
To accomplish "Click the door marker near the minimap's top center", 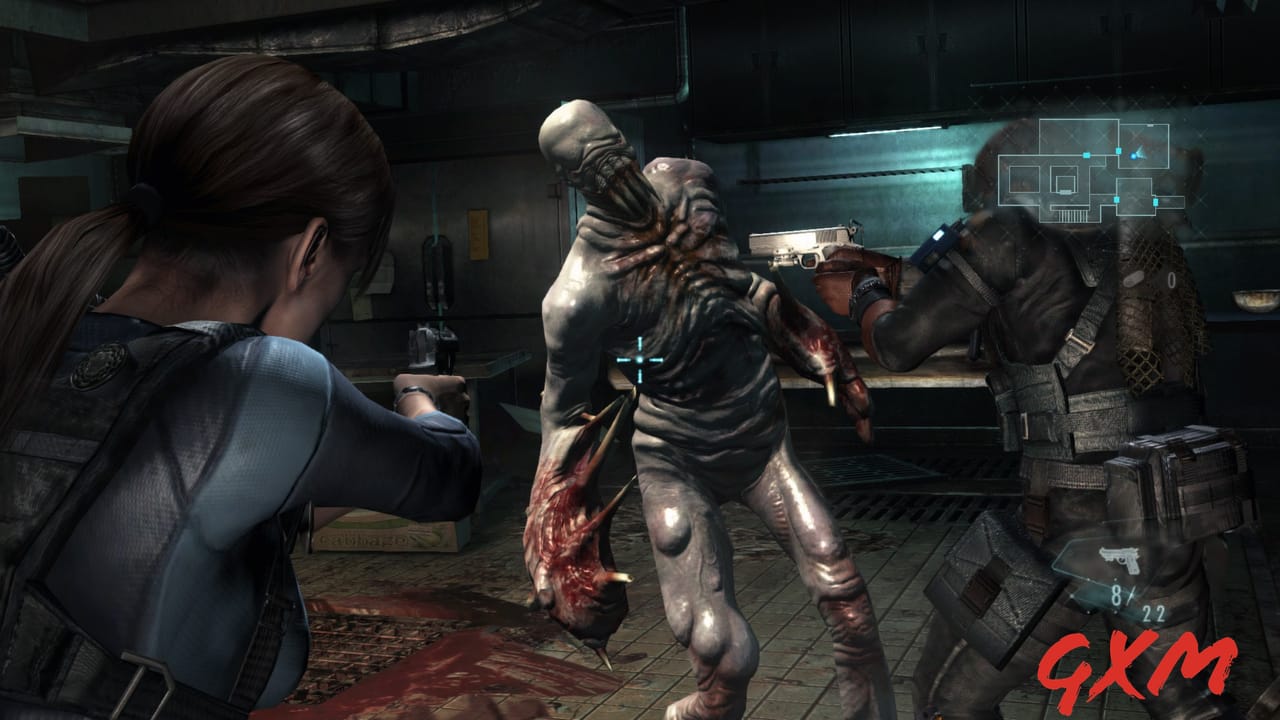I will pos(1118,151).
